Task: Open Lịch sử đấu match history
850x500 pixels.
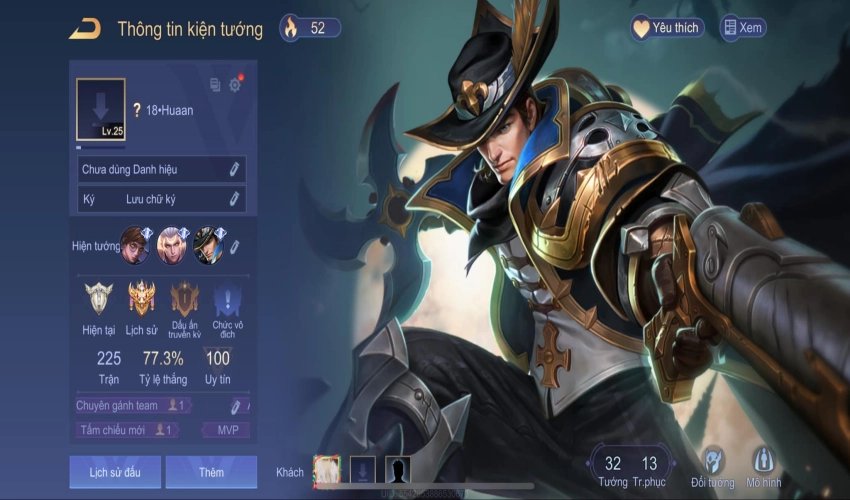Action: [115, 471]
